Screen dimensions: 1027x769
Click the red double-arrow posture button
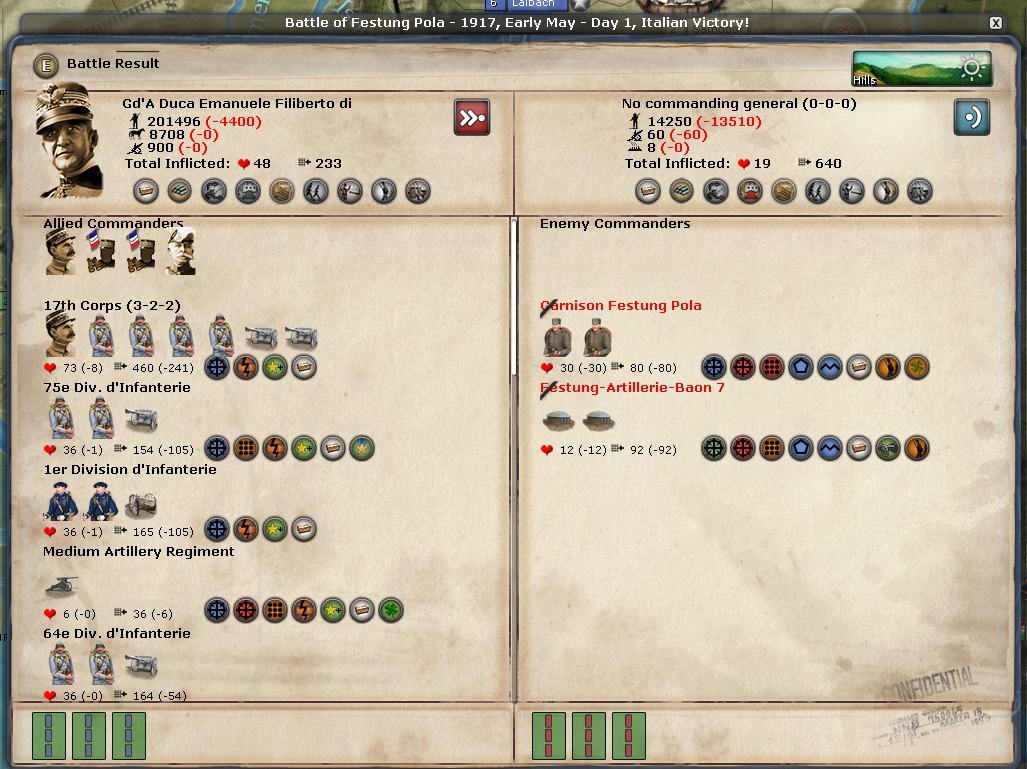tap(471, 116)
